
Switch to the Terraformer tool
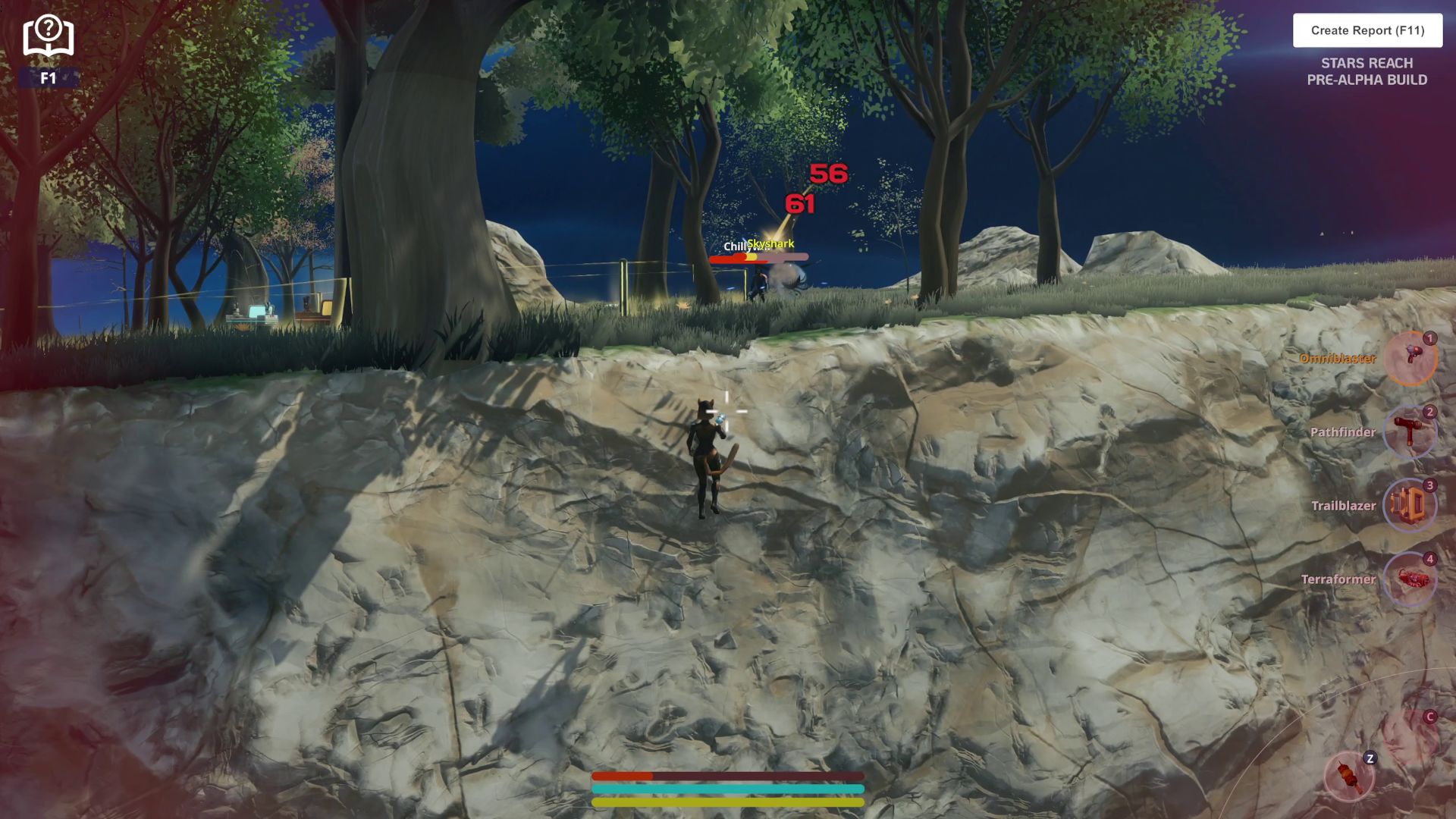(x=1410, y=579)
